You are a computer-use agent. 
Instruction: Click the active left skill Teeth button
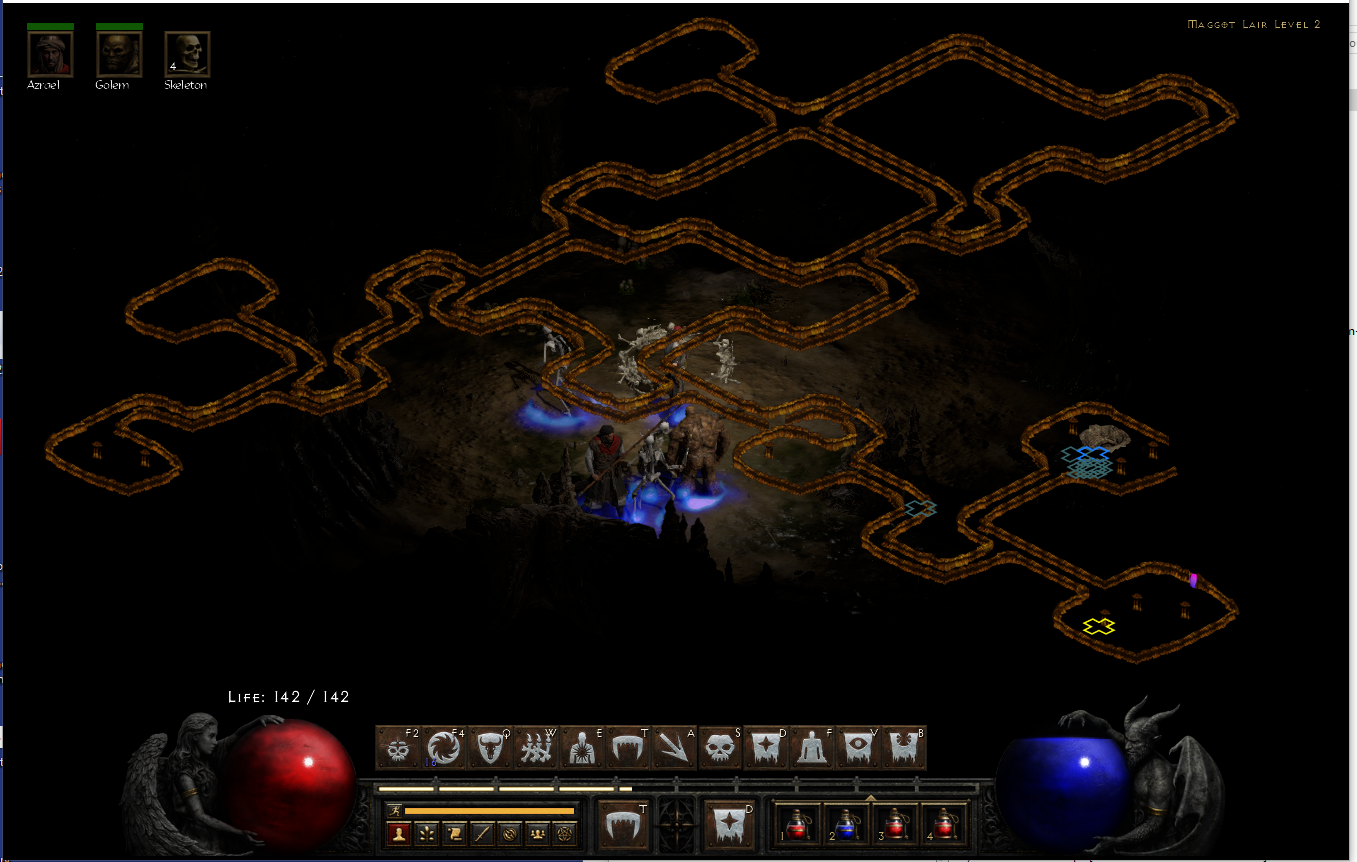point(624,823)
